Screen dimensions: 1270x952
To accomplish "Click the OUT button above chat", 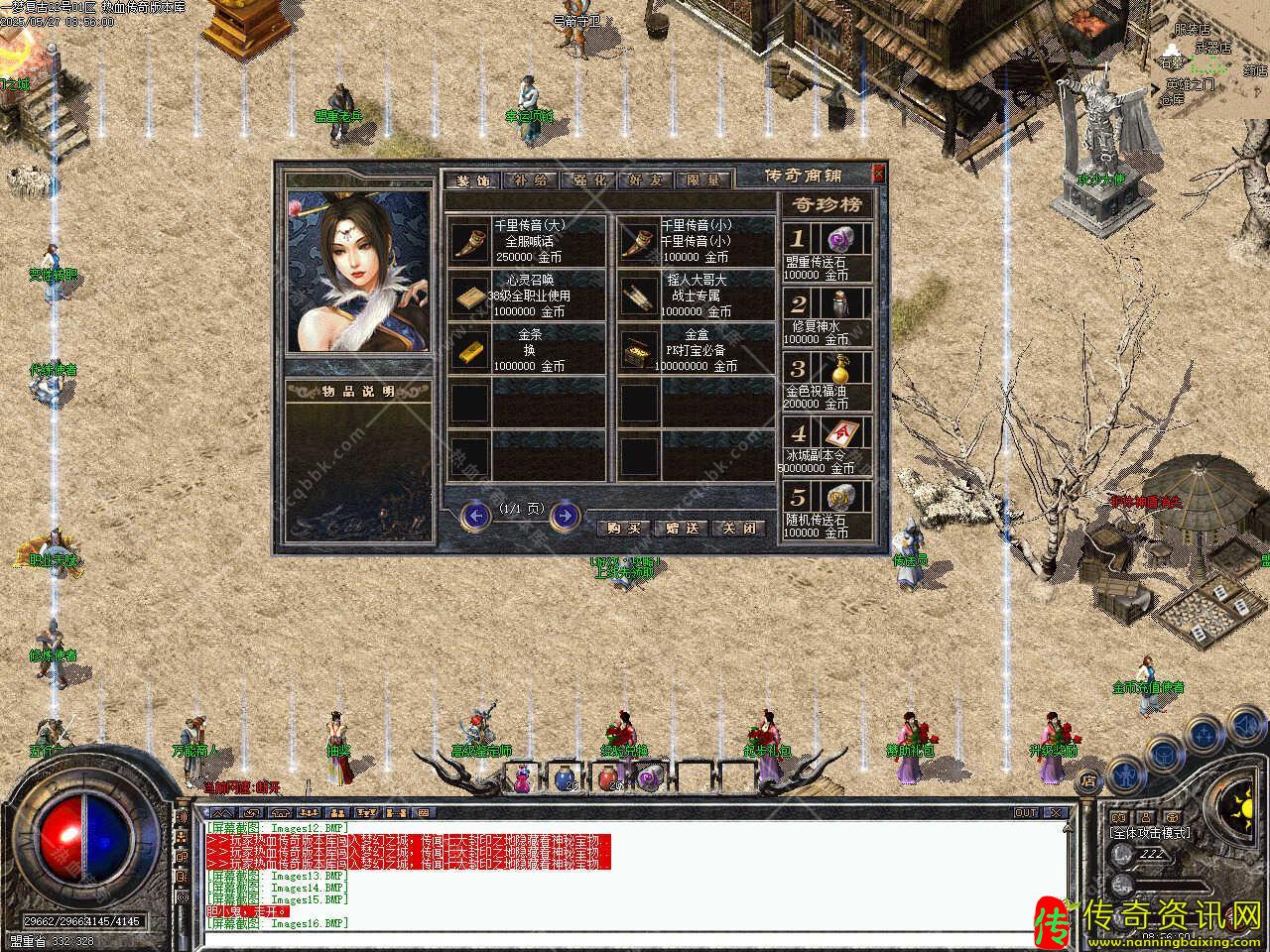I will 1025,813.
